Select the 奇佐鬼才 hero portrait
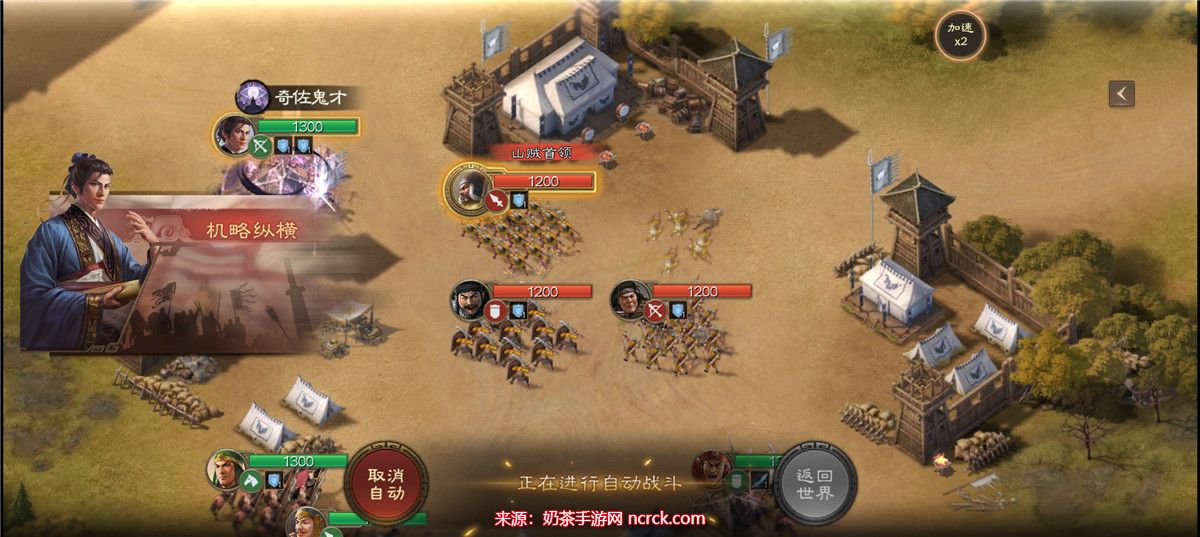This screenshot has width=1200, height=537. click(x=236, y=134)
